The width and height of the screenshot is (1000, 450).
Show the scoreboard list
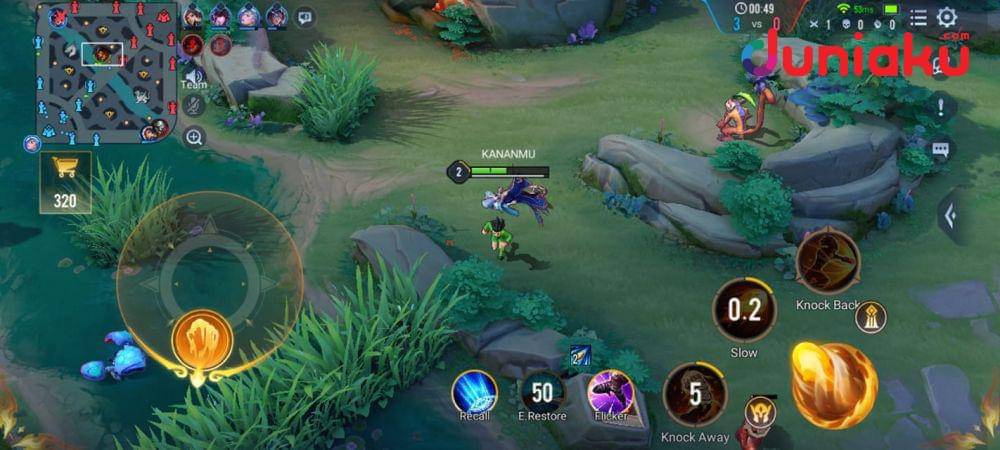(x=917, y=18)
